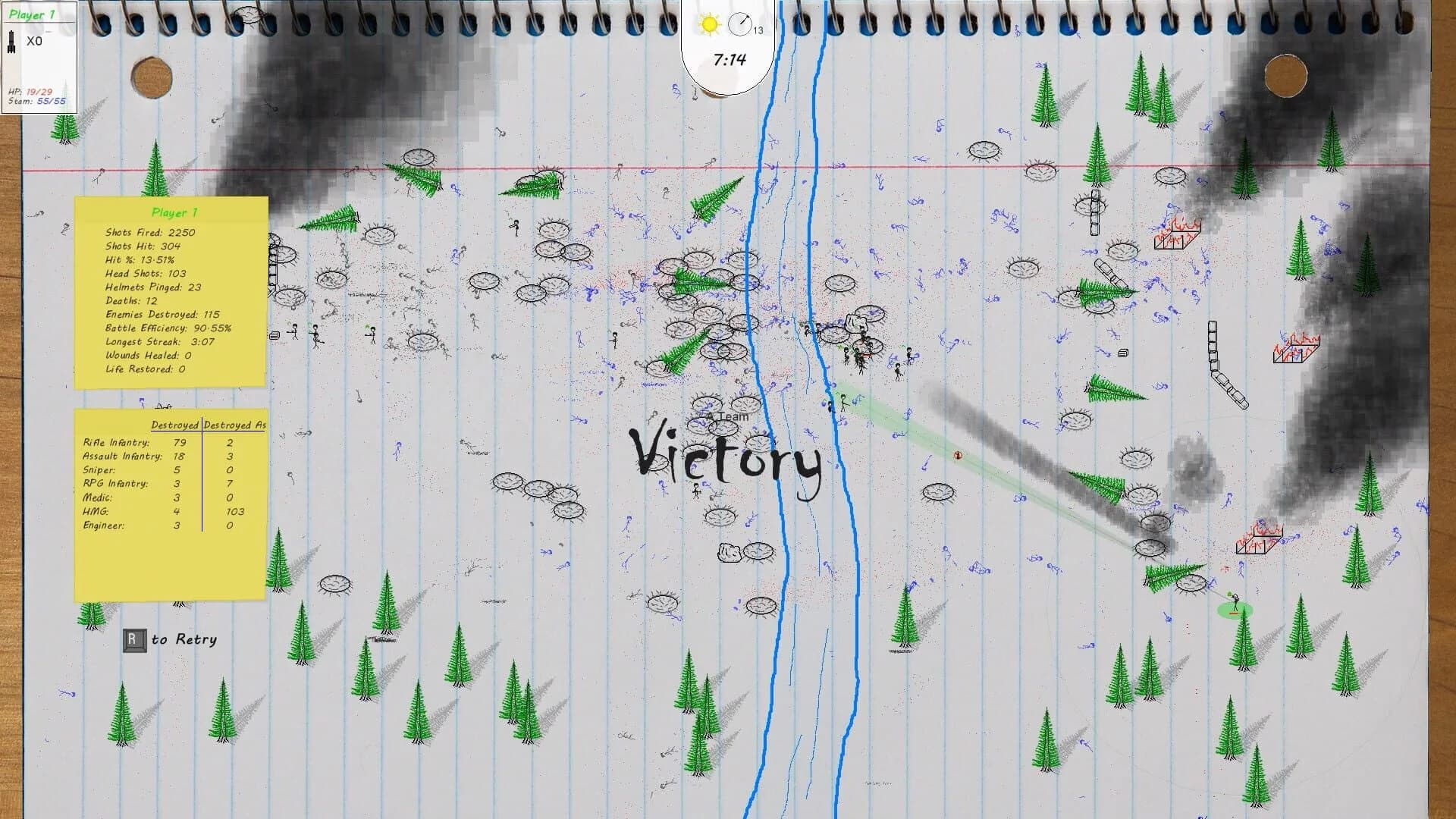Screen dimensions: 1456x819
Task: Click the 'Destroyed As' column header
Action: tap(234, 425)
